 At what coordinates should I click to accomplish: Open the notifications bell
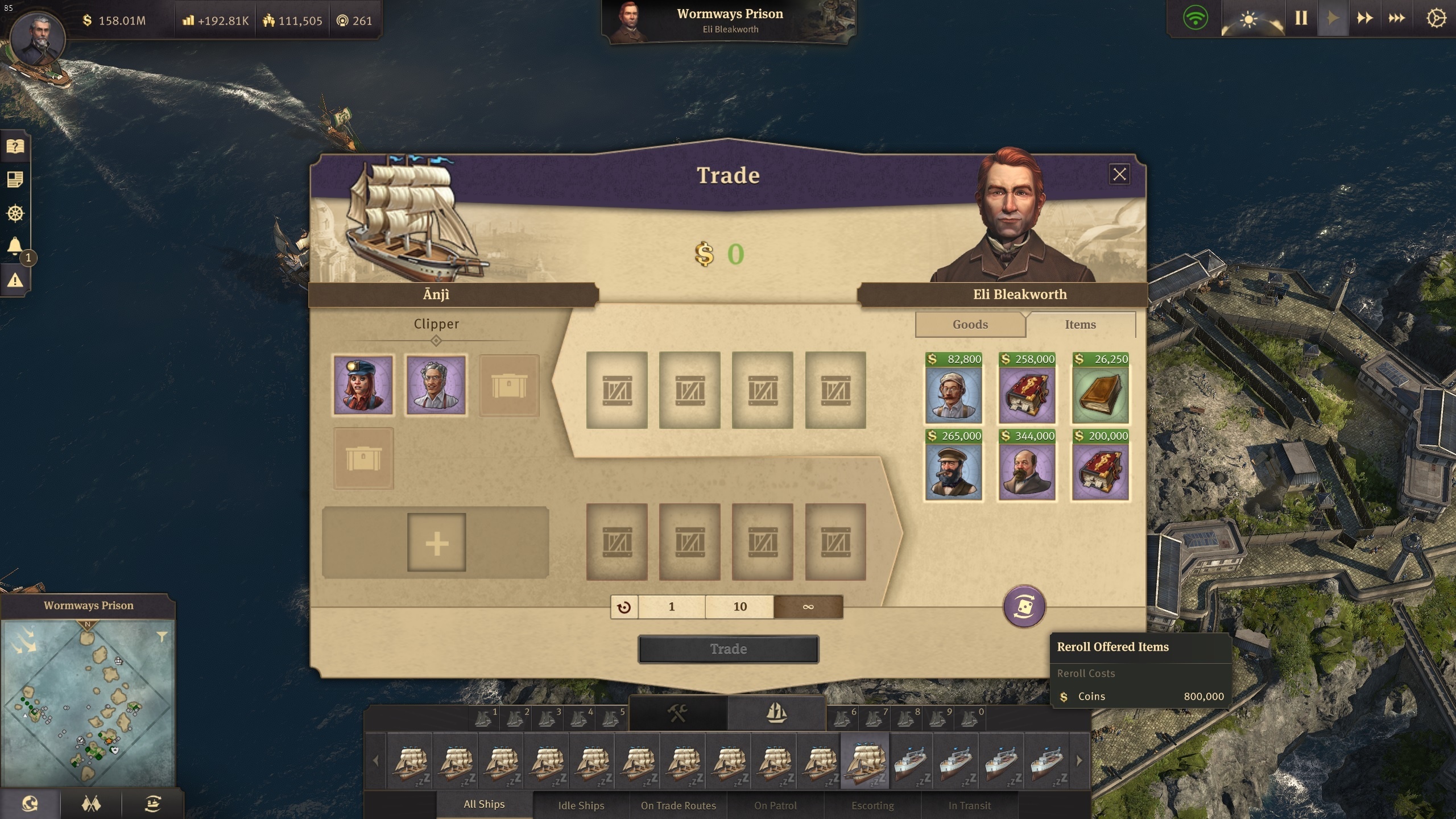15,246
